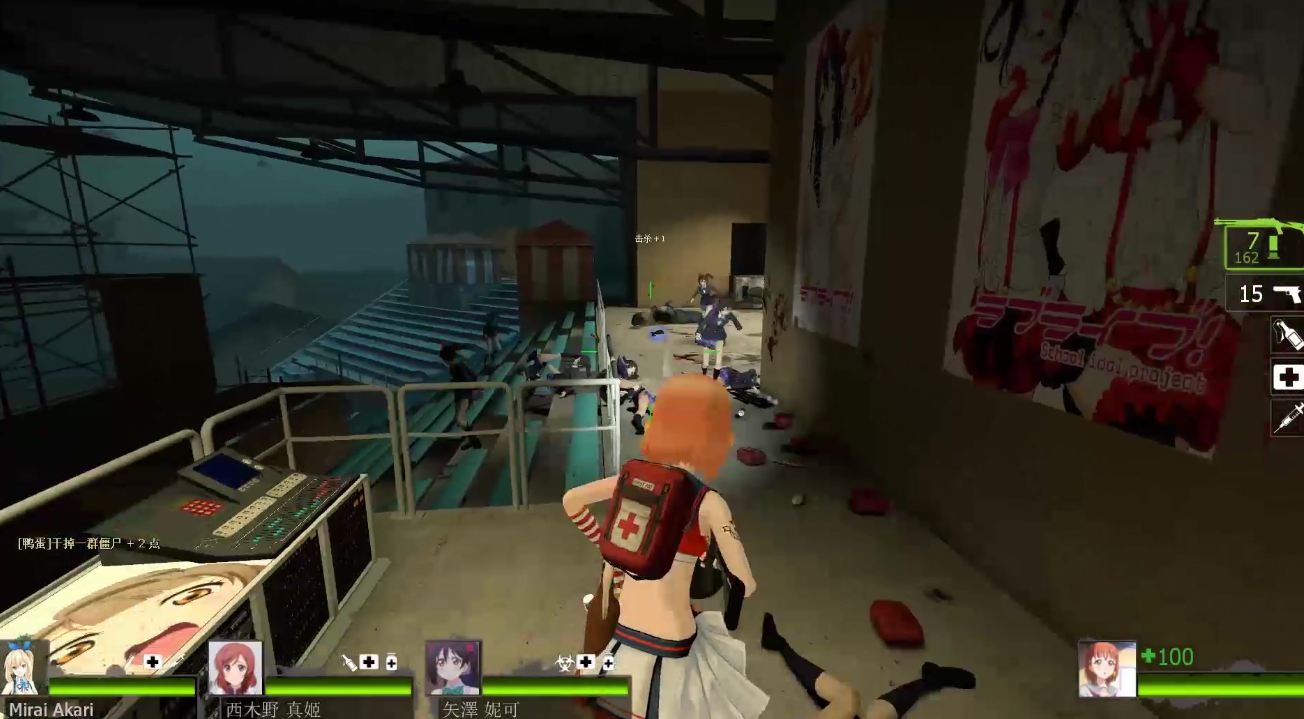This screenshot has height=719, width=1304.
Task: Select the primary rifle weapon slot
Action: (1264, 244)
